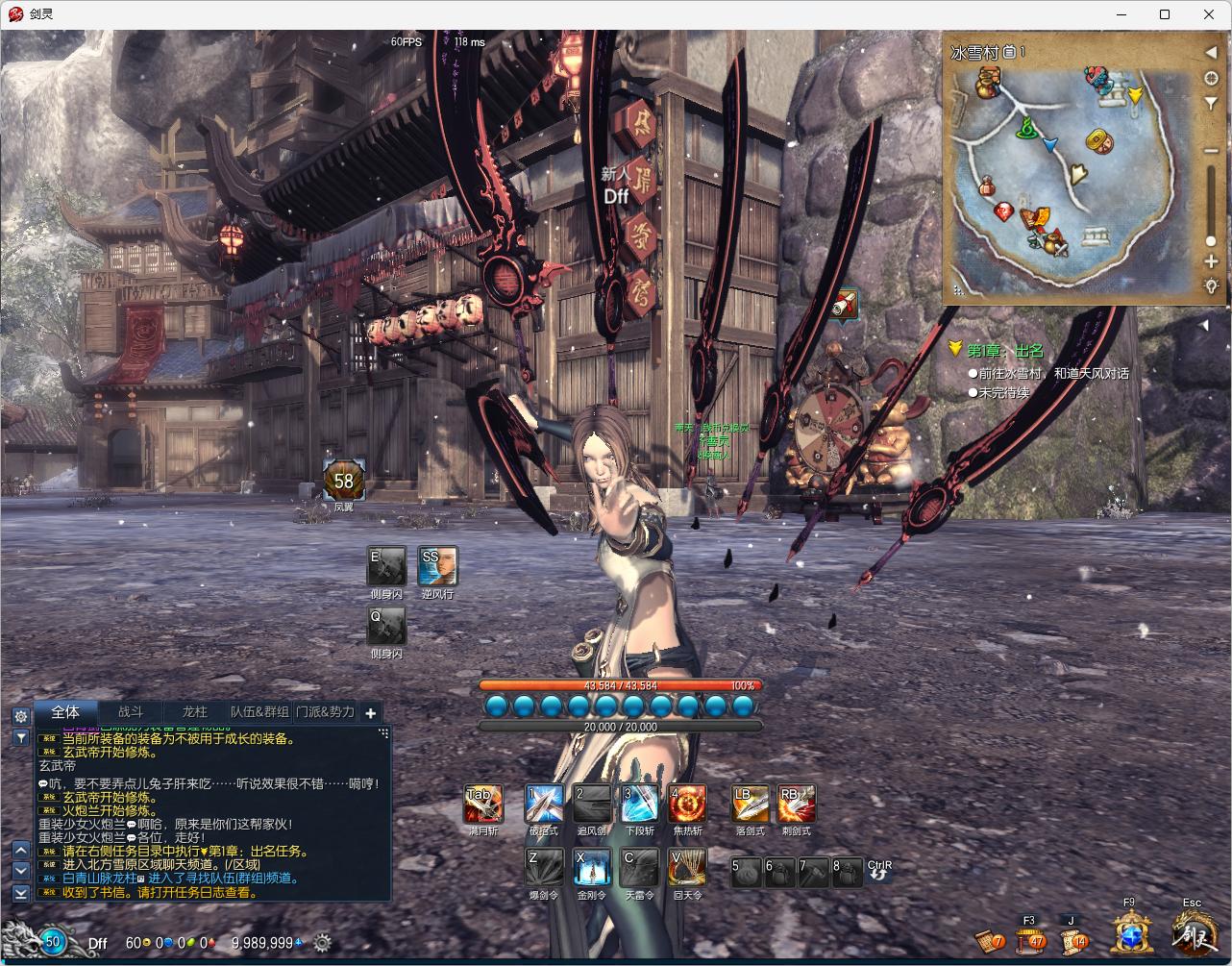The image size is (1232, 966).
Task: Use the 焦热斩 fire skill icon
Action: (x=687, y=805)
